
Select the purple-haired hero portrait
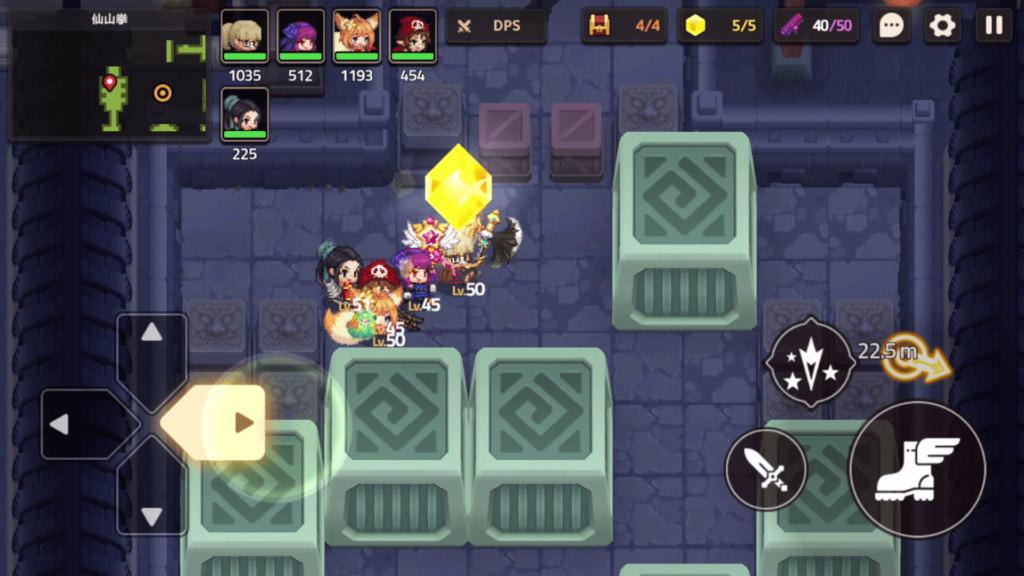[x=300, y=37]
